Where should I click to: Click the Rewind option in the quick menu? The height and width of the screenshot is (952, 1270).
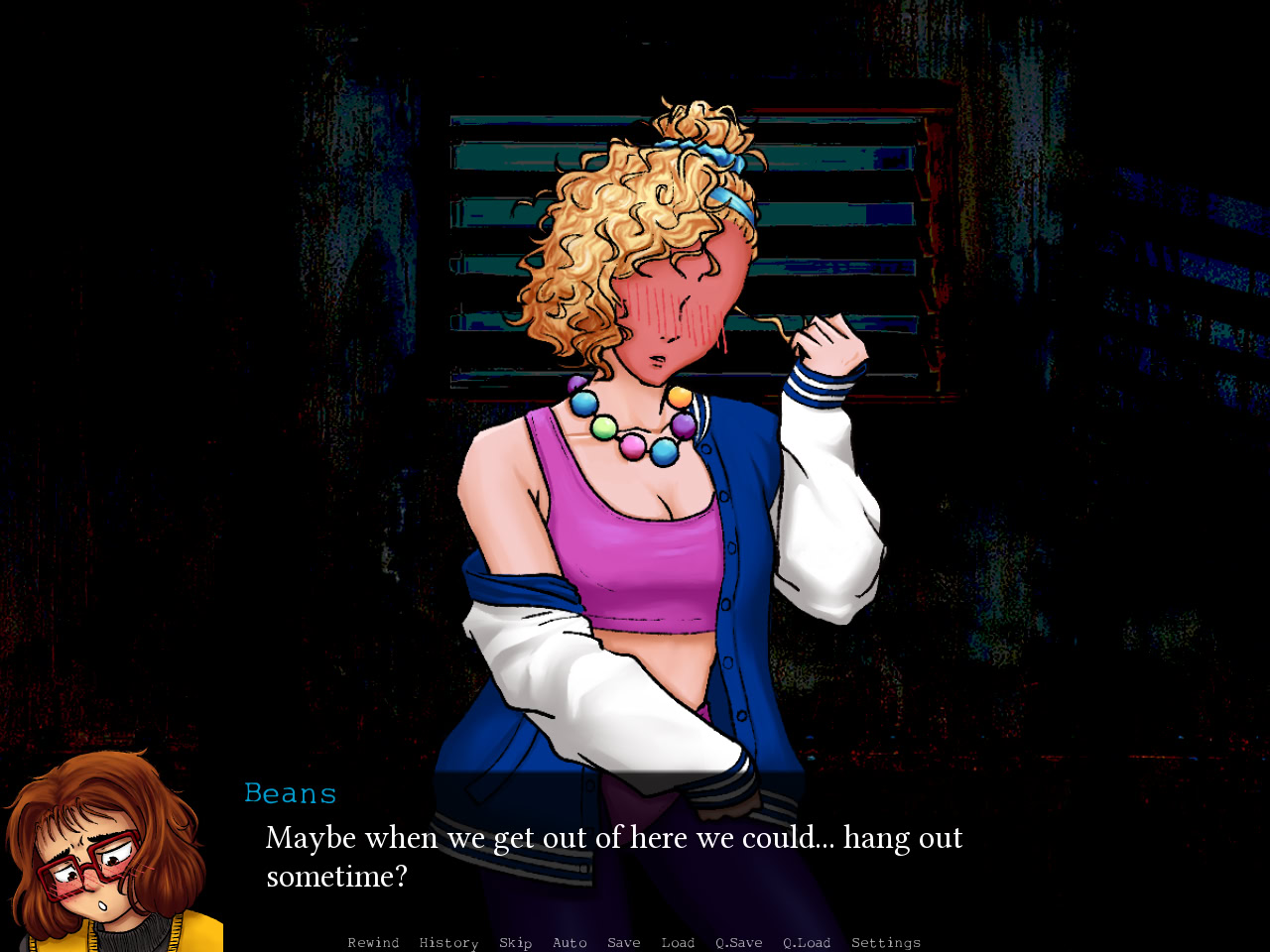tap(373, 942)
